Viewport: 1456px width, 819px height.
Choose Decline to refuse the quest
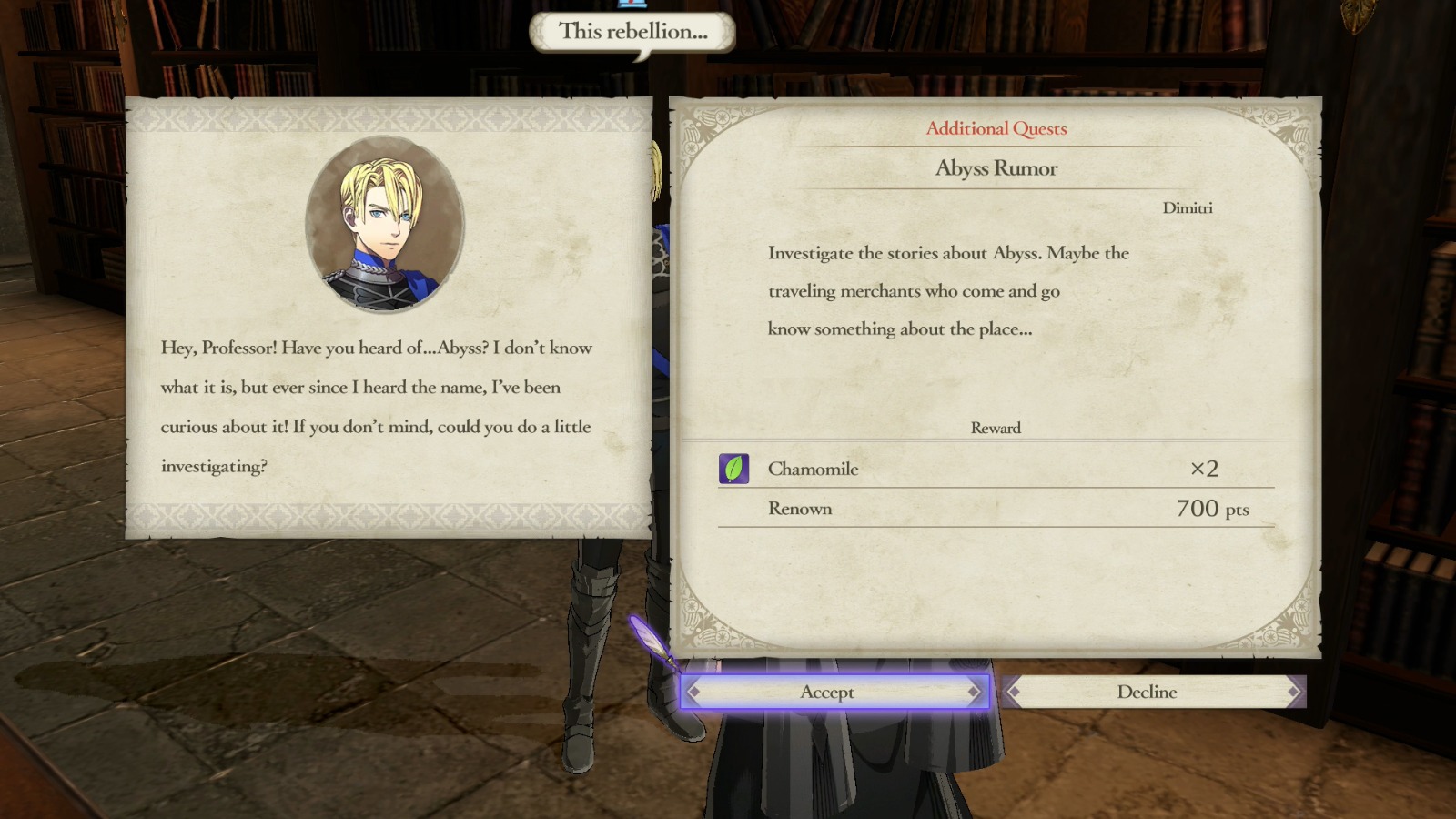(1148, 693)
